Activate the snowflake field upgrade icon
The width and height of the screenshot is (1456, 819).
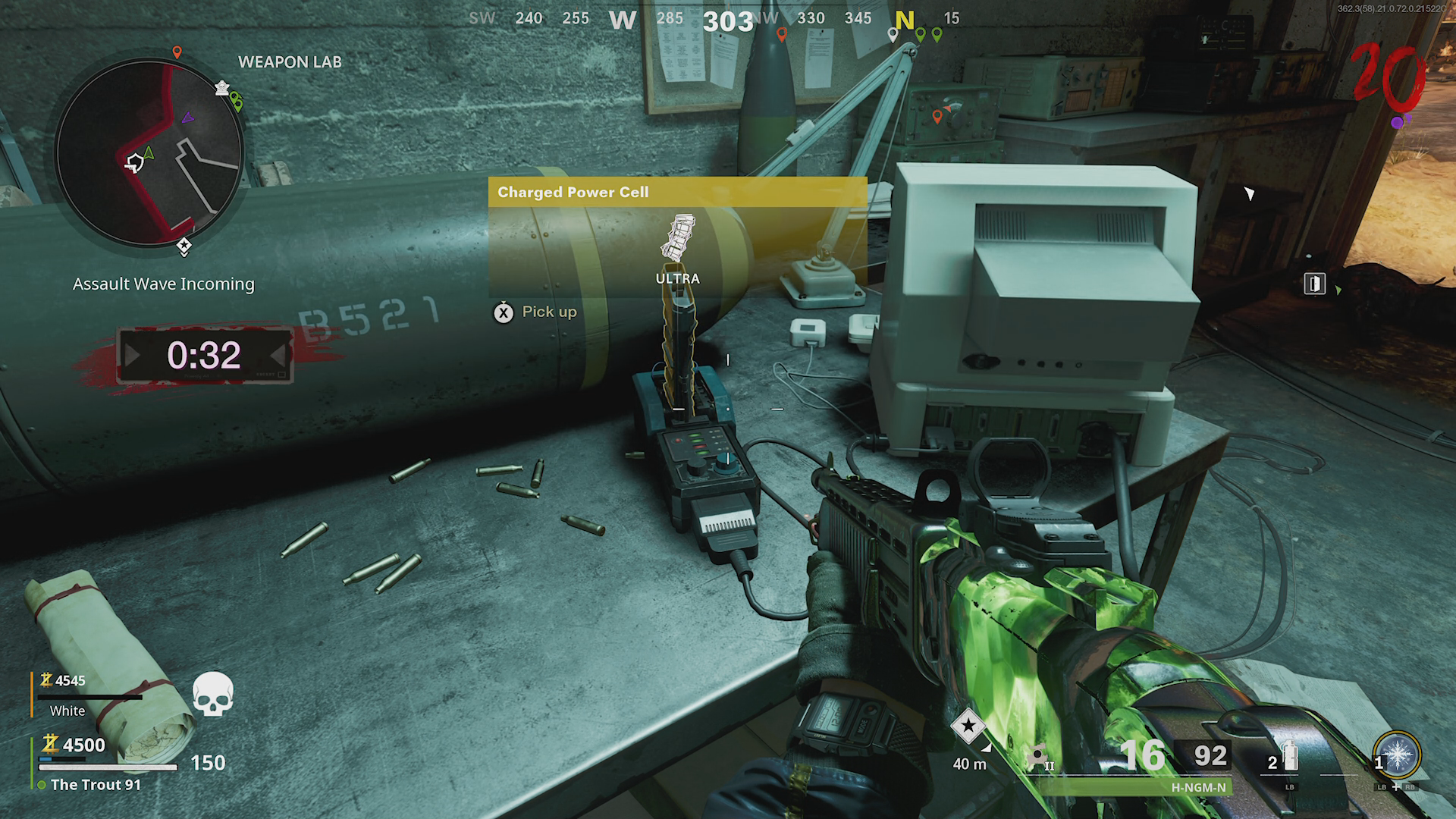click(x=1397, y=755)
